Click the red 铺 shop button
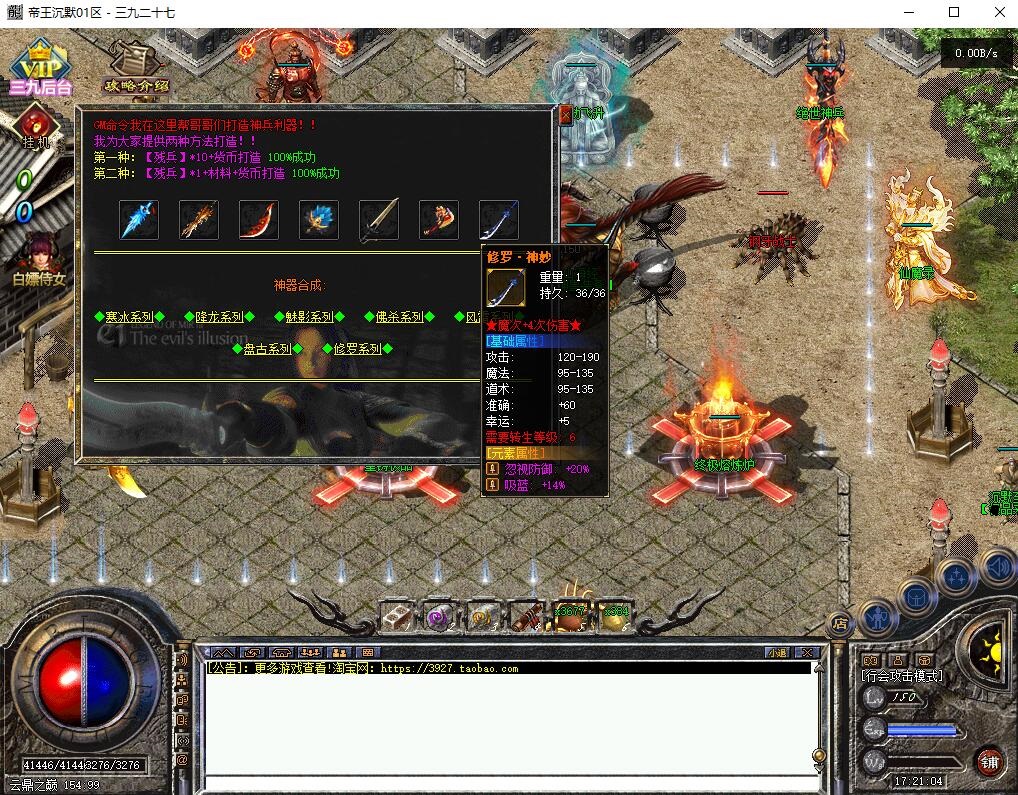This screenshot has width=1018, height=795. [x=990, y=761]
